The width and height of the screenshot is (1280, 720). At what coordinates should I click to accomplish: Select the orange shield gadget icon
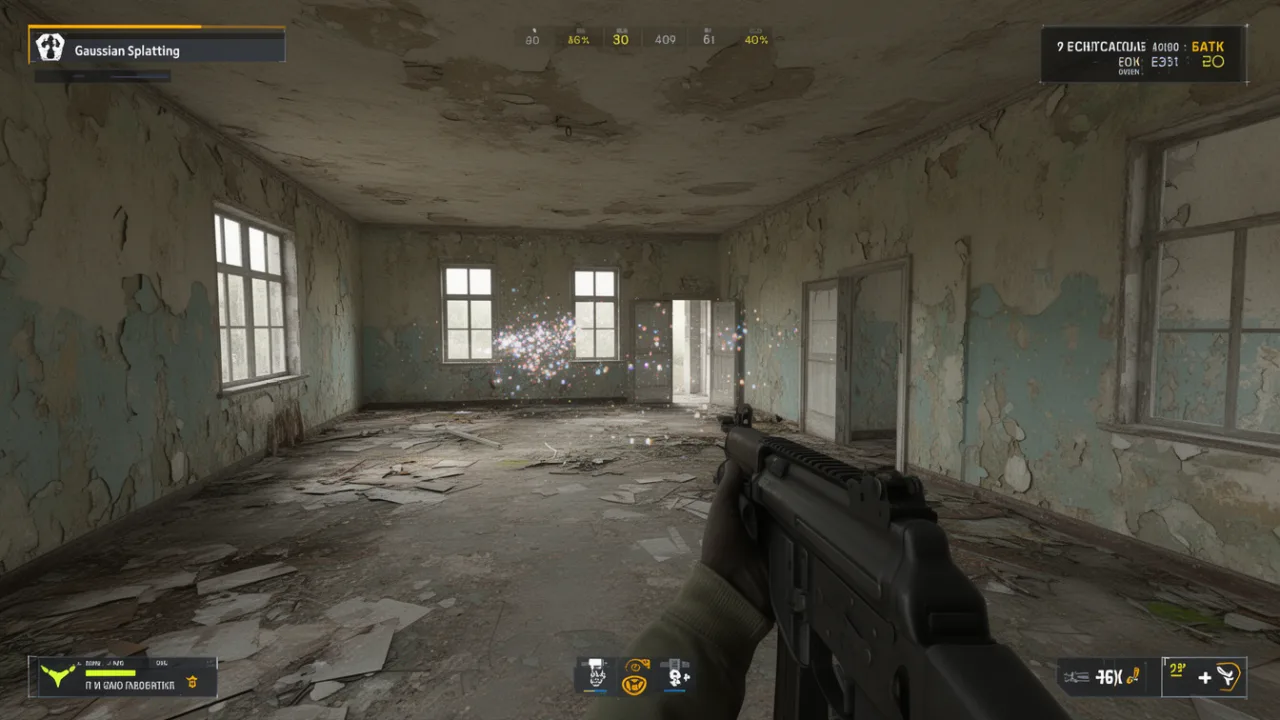click(635, 684)
